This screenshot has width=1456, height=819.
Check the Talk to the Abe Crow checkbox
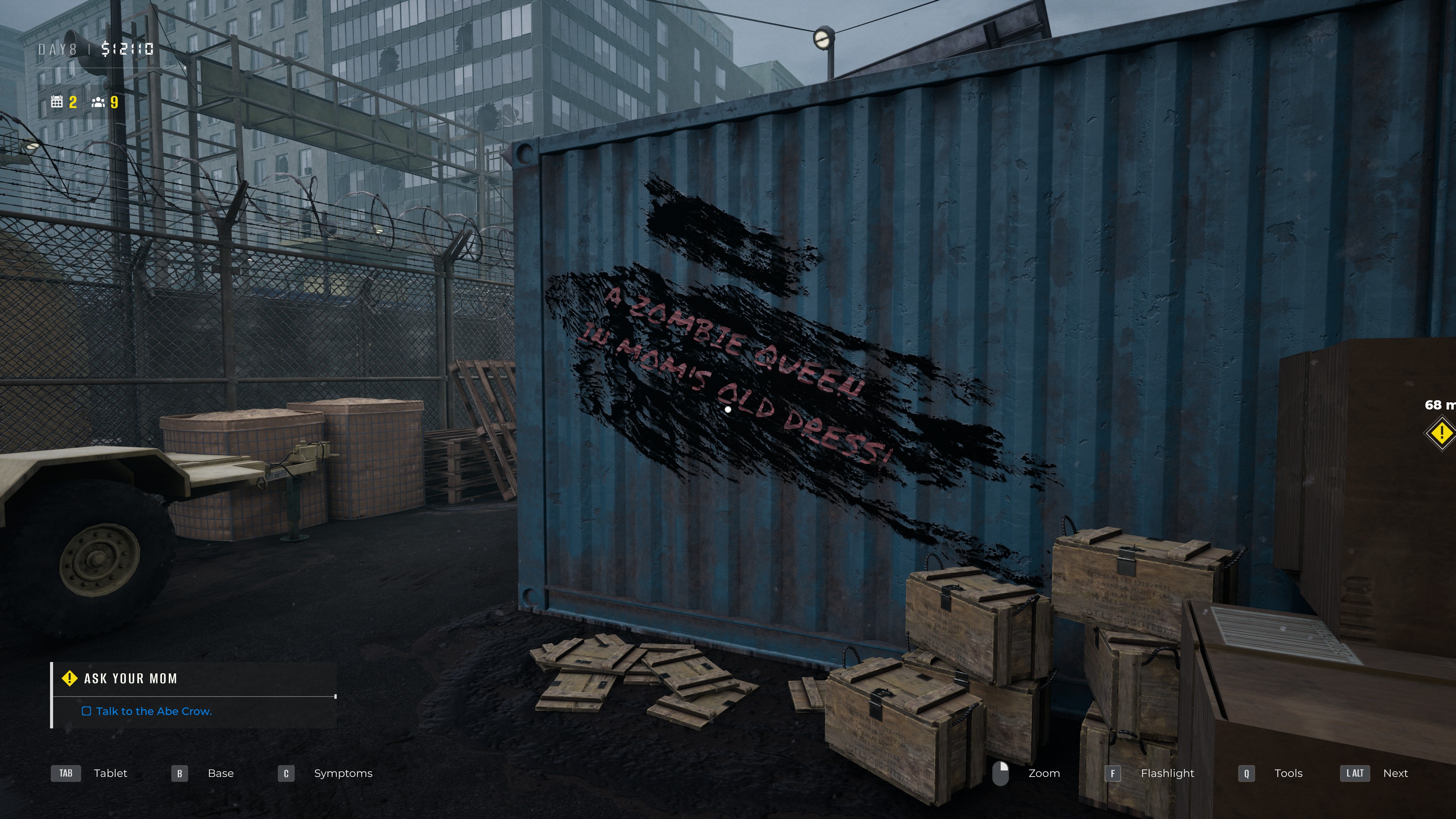coord(87,712)
